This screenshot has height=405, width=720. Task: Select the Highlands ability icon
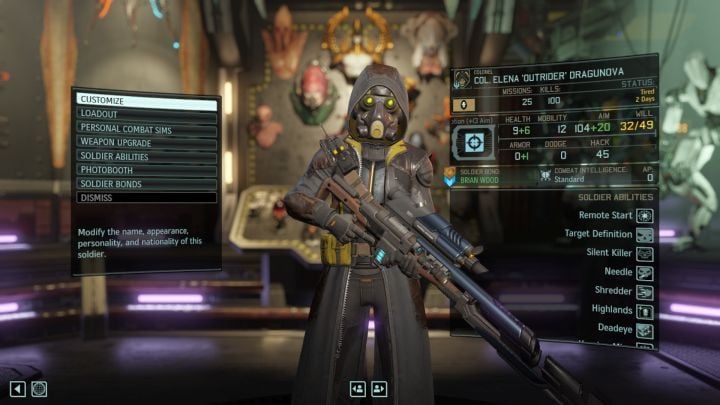[645, 311]
